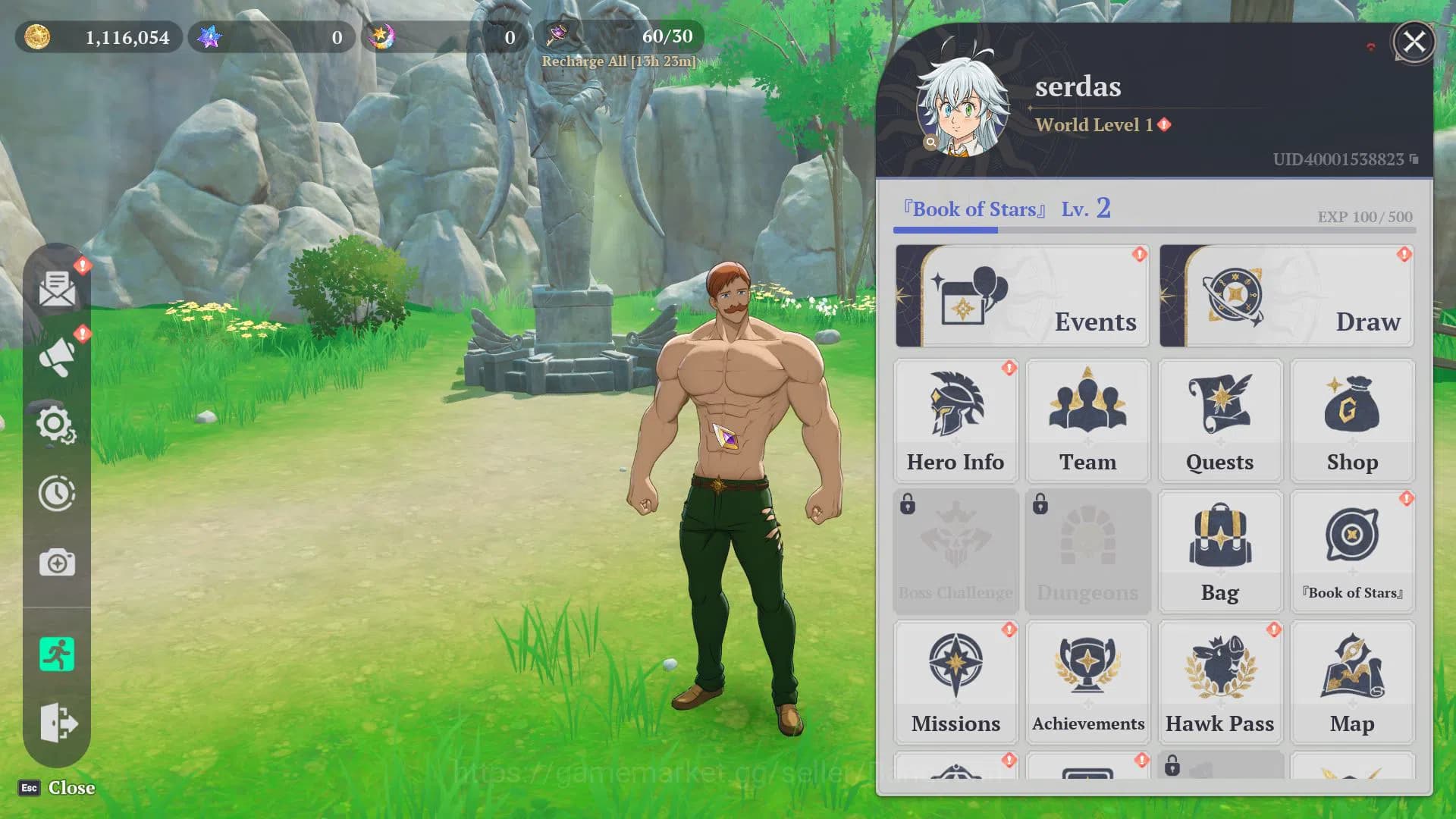Open the Book of Stars tile
The width and height of the screenshot is (1456, 819).
tap(1352, 551)
